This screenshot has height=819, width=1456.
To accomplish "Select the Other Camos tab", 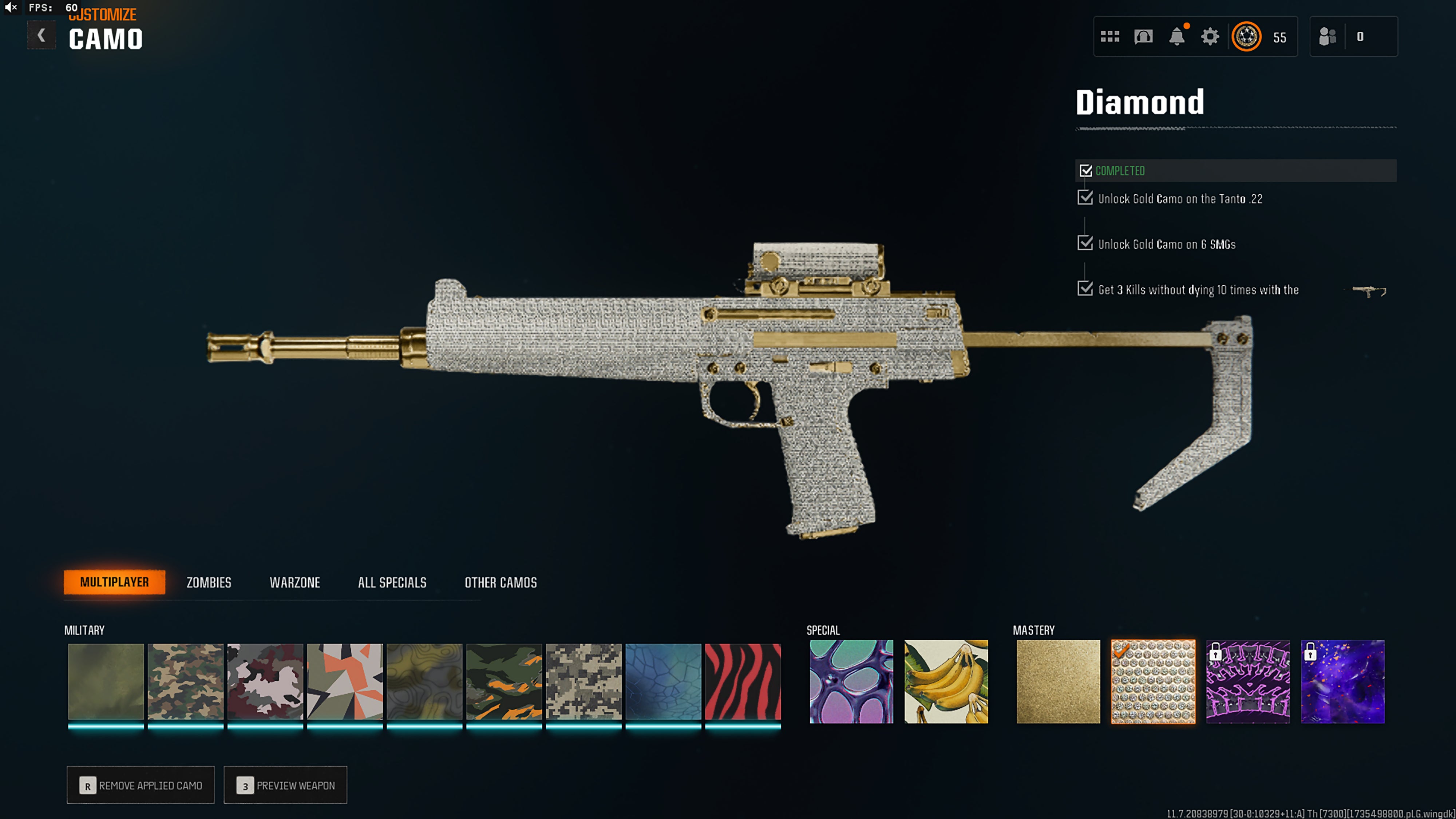I will (500, 582).
